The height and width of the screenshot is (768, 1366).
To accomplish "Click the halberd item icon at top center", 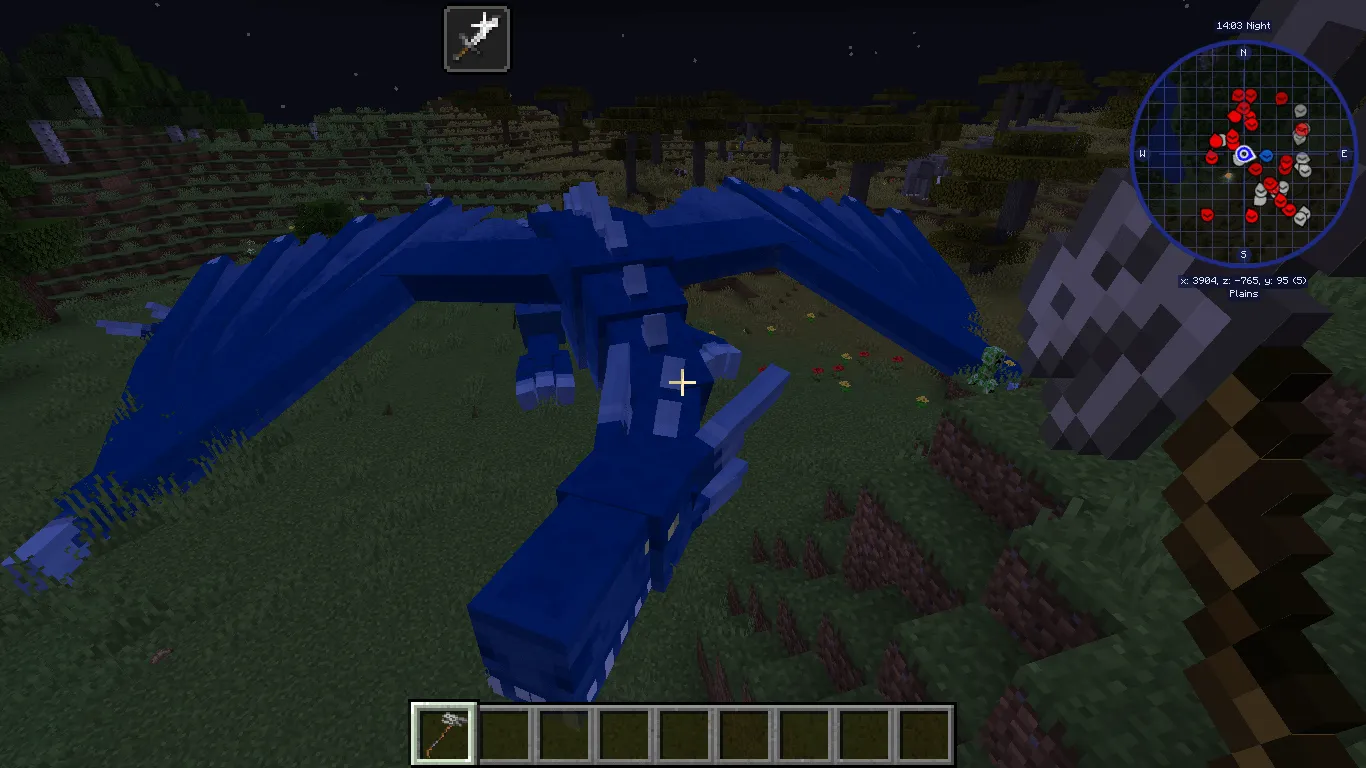I will (x=477, y=38).
